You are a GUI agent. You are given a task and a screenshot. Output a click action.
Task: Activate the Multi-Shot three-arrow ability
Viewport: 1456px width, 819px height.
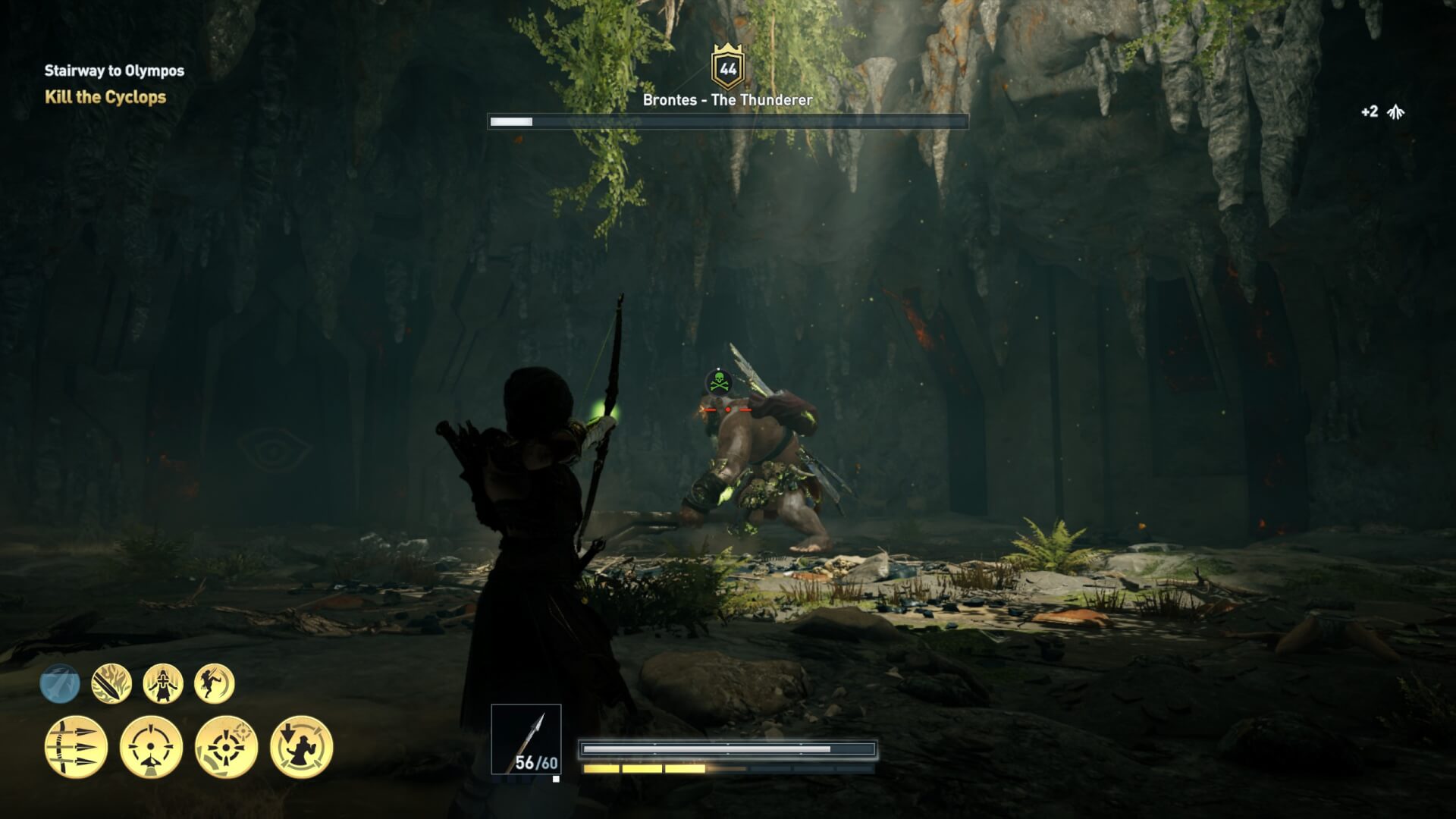76,747
